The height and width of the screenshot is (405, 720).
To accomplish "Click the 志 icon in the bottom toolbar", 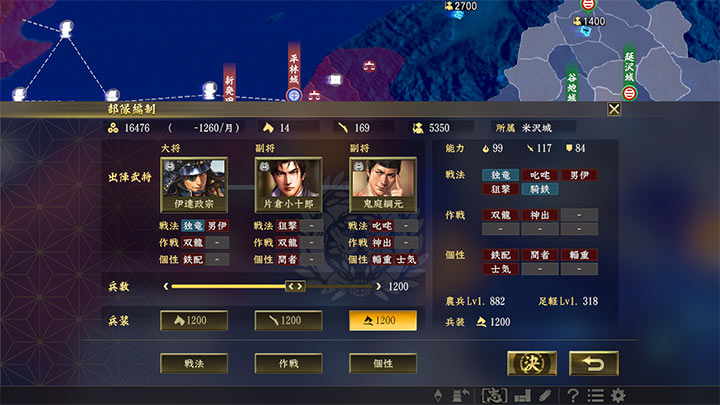I will point(493,395).
